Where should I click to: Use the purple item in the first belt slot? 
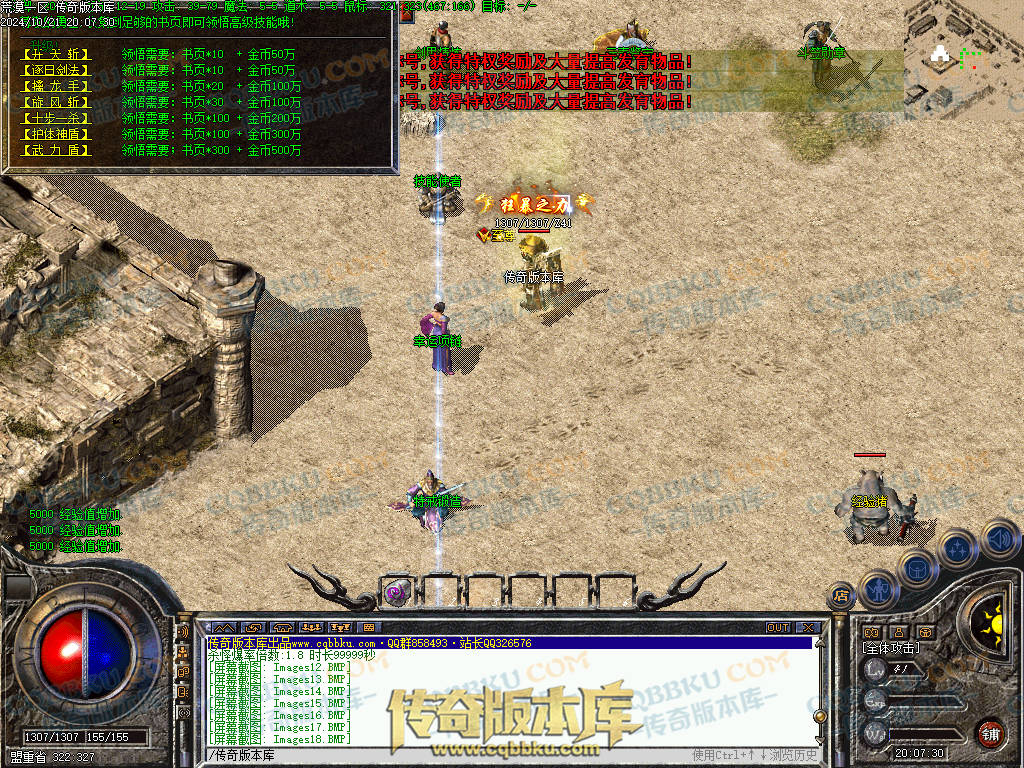coord(397,592)
